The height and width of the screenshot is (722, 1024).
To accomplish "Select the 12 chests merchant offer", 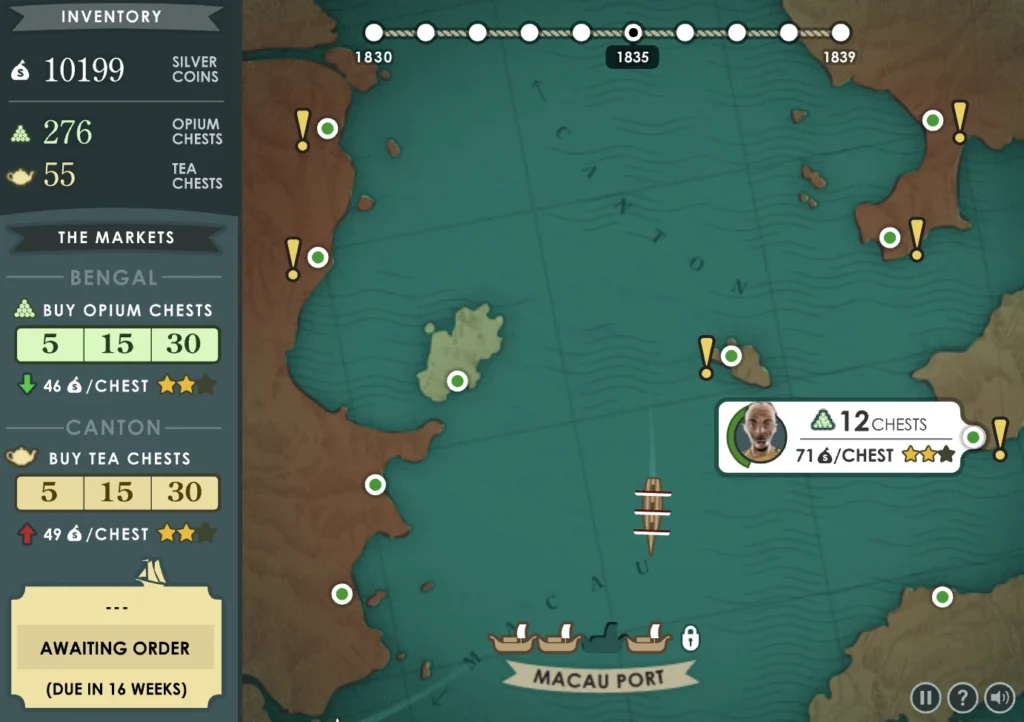I will click(840, 437).
